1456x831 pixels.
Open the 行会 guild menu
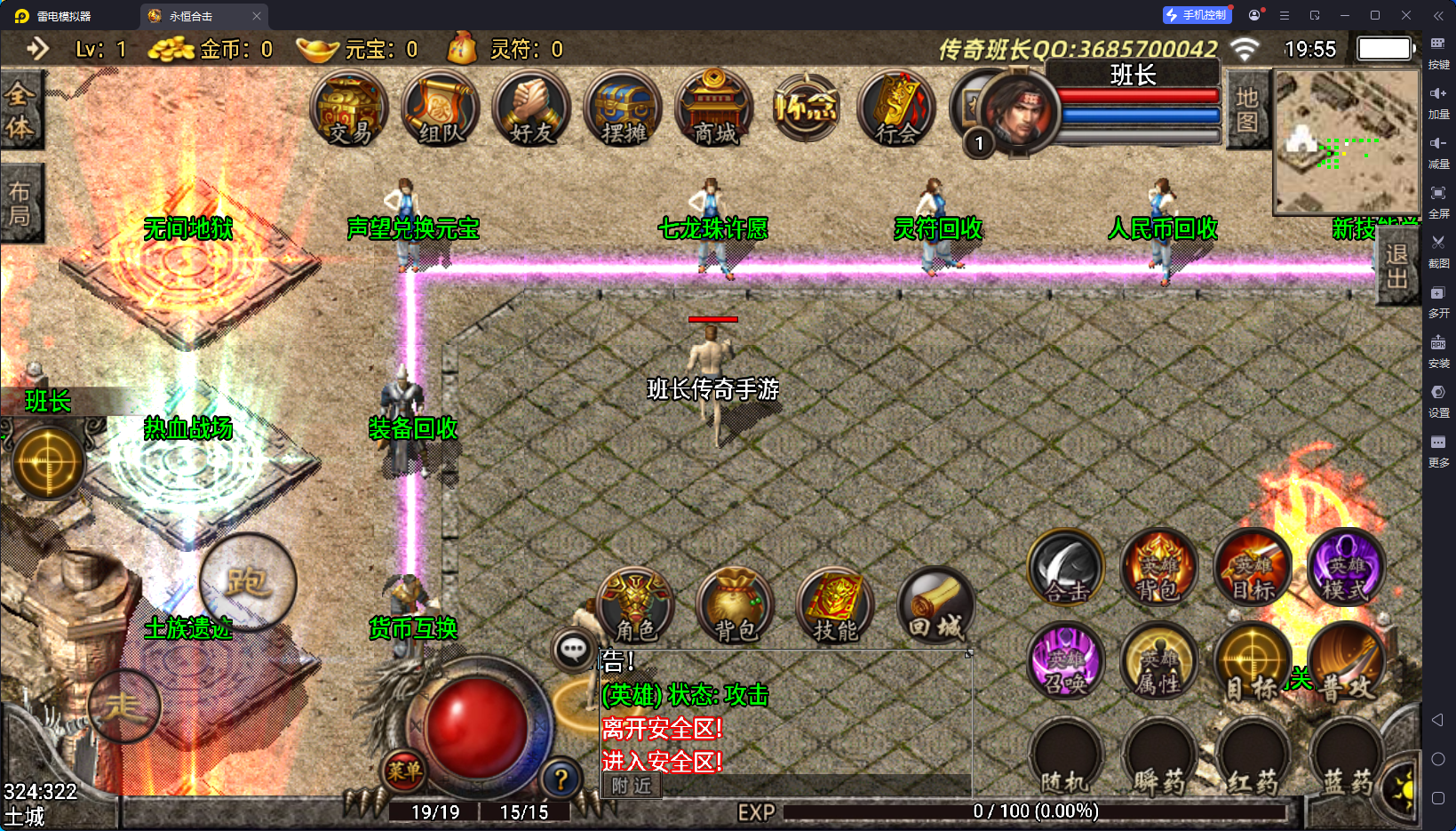pyautogui.click(x=896, y=110)
